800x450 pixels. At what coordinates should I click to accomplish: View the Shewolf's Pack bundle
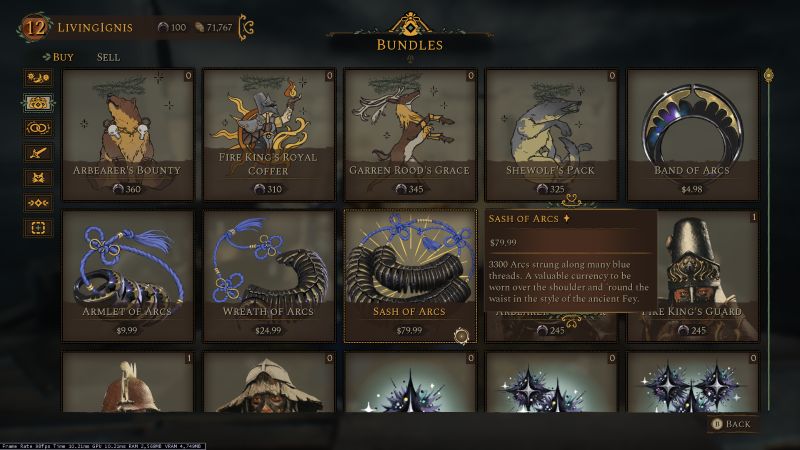pos(551,134)
